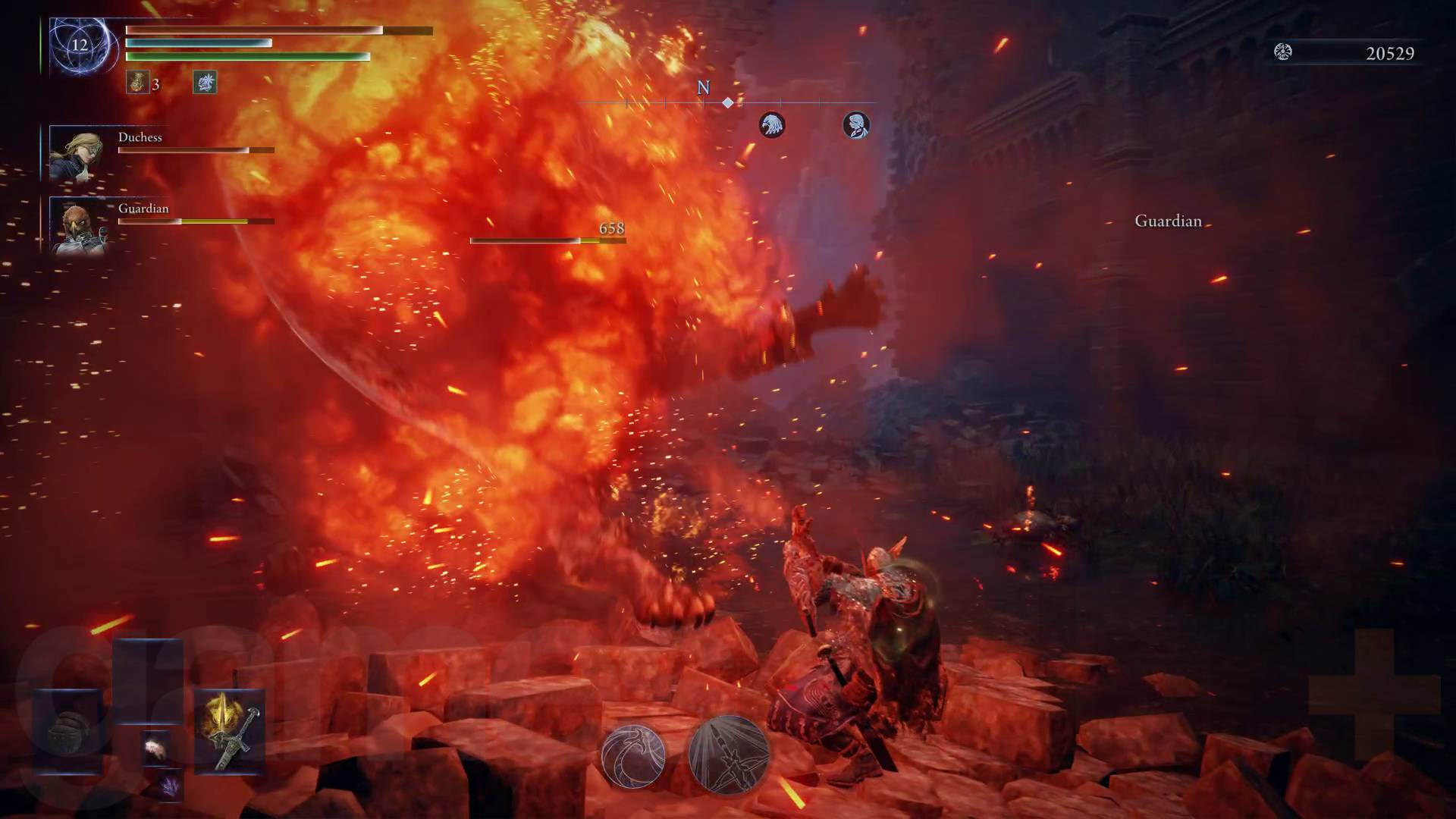The width and height of the screenshot is (1456, 819).
Task: Activate the winged sword ultimate art
Action: (x=729, y=755)
